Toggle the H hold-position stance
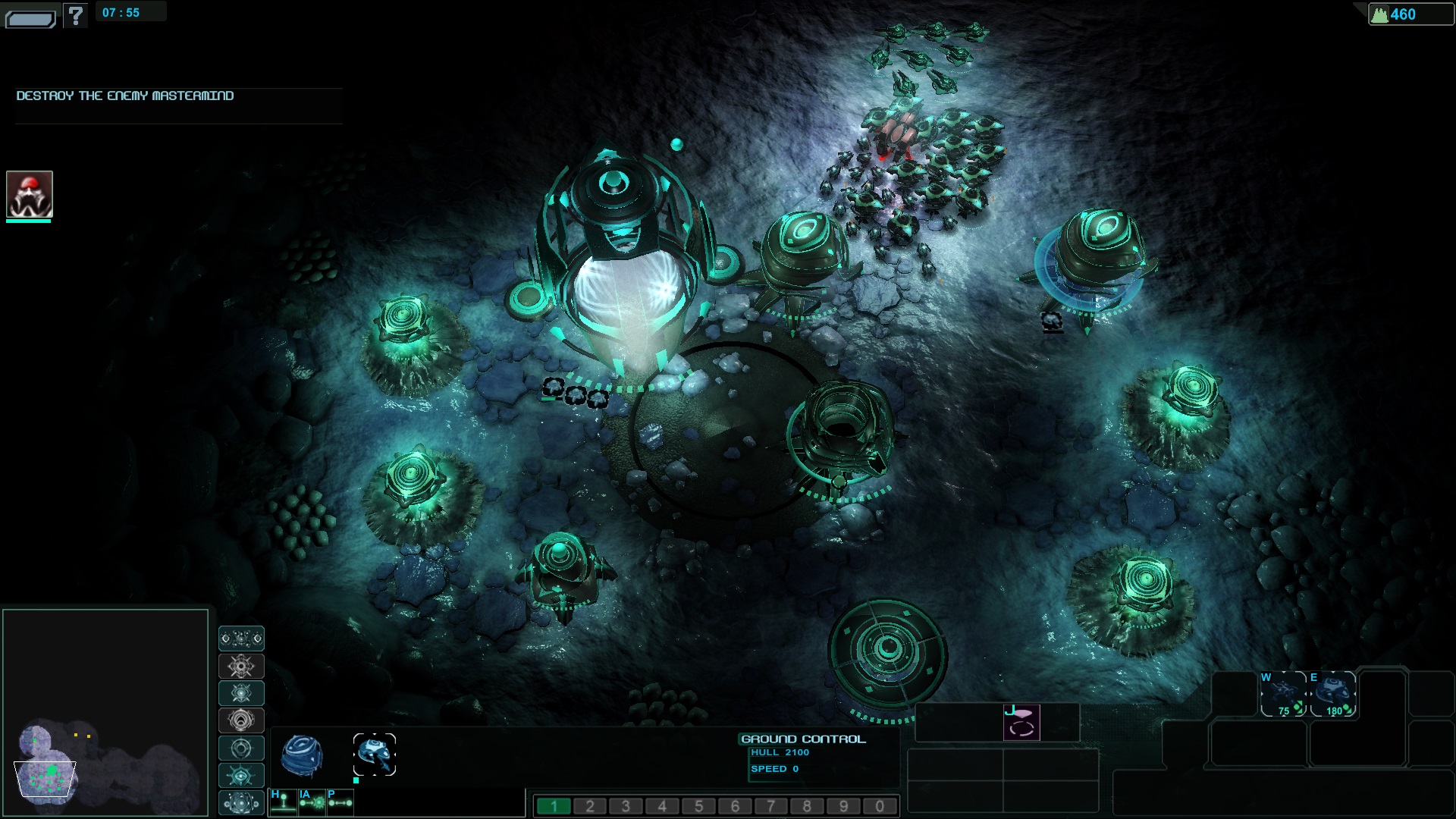The image size is (1456, 819). pos(284,802)
